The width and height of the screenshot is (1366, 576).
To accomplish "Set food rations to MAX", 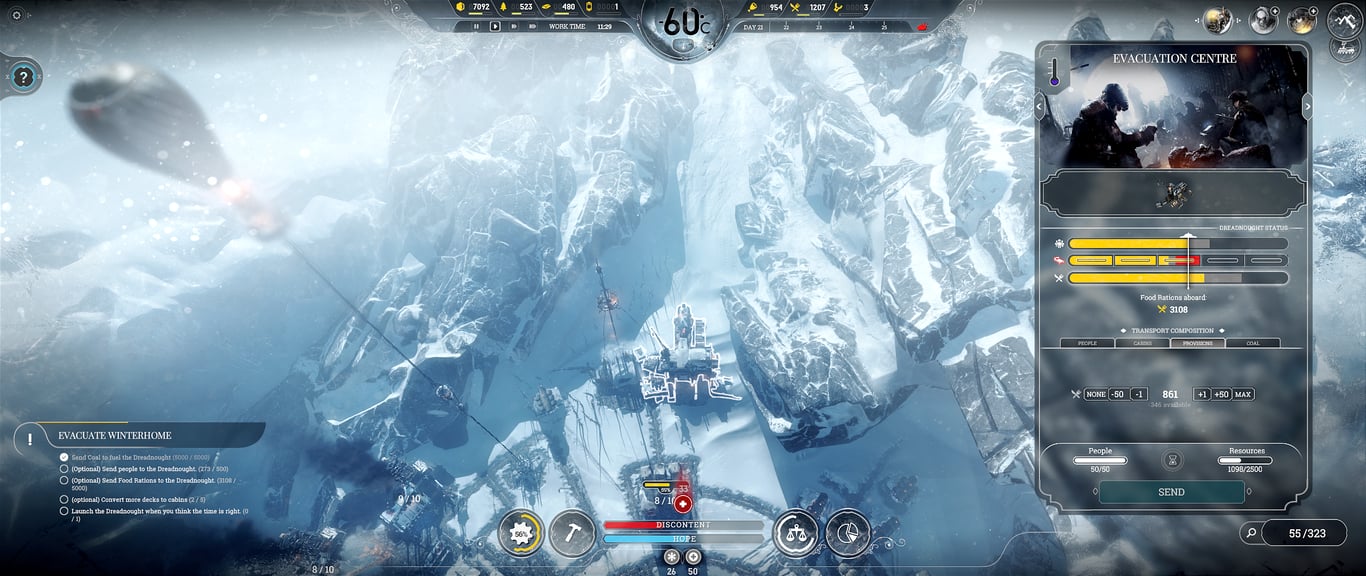I will coord(1243,394).
